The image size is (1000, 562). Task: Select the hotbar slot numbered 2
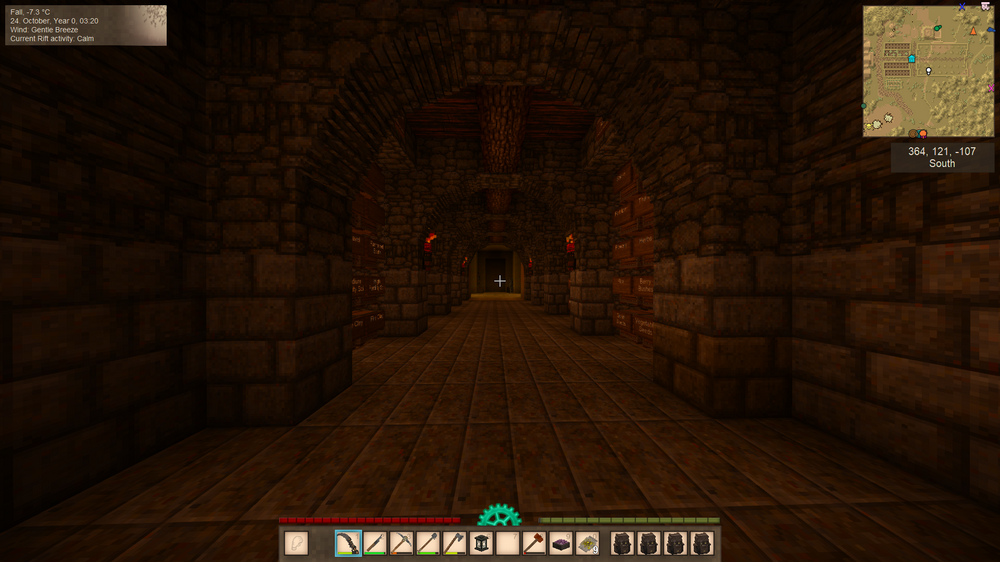(x=375, y=543)
